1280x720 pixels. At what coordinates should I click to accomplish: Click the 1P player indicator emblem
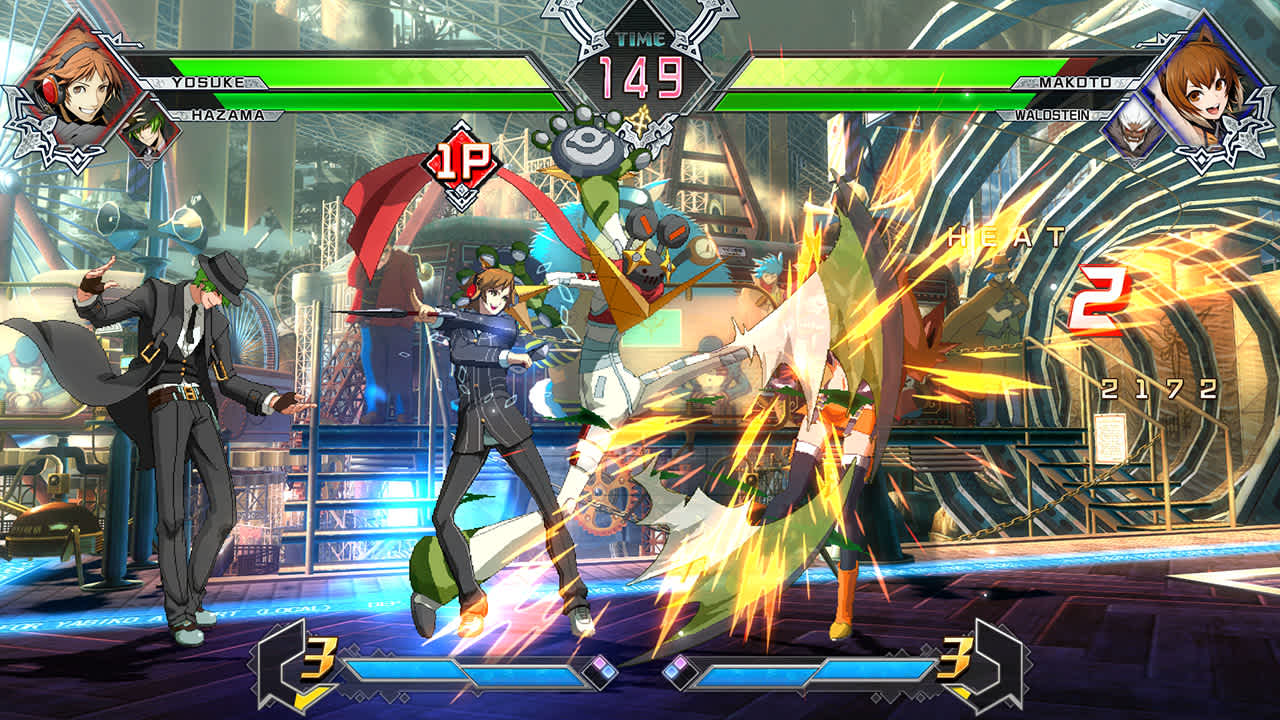pos(462,163)
